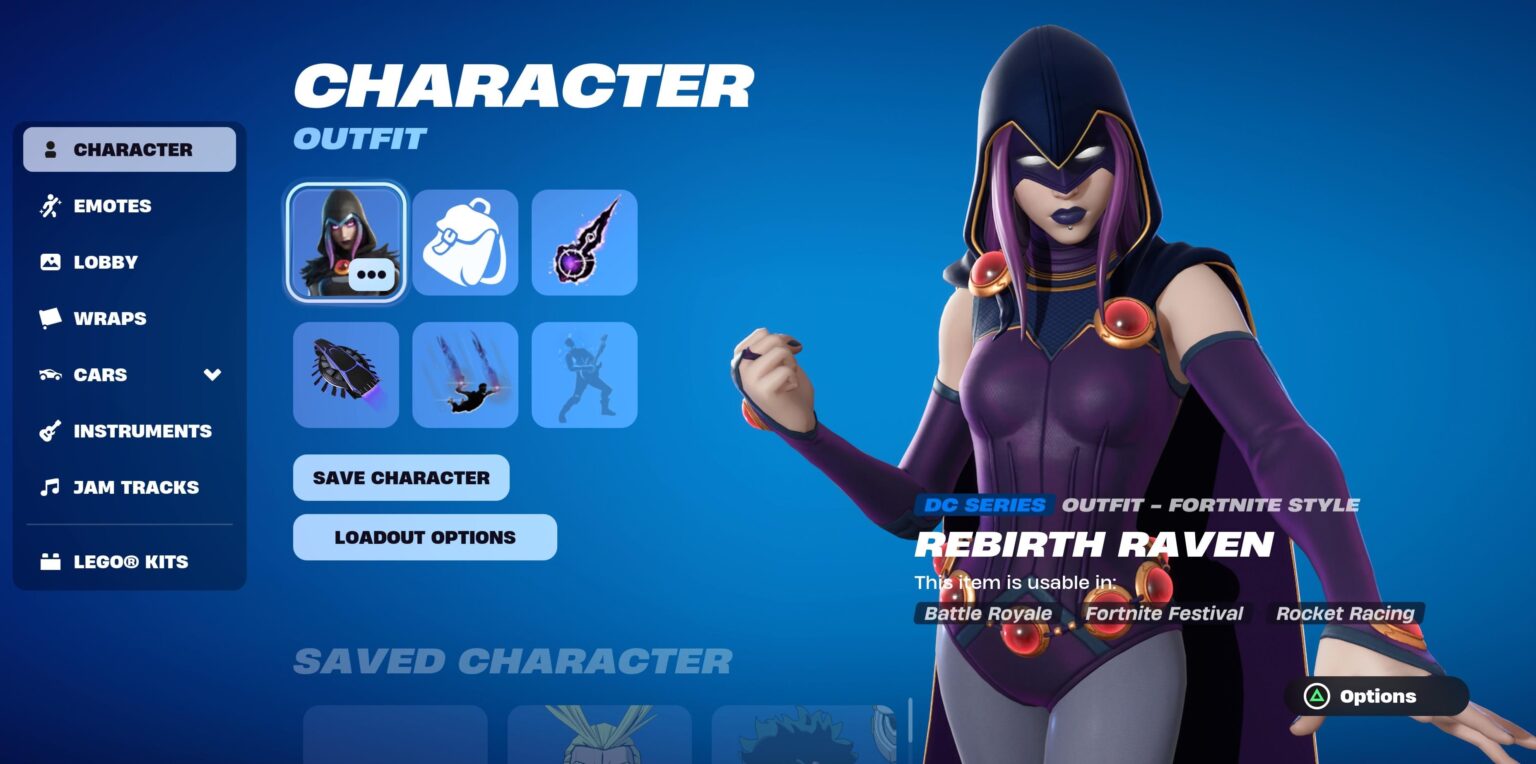Select the pickaxe slot icon
Screen dimensions: 1536x764
tap(584, 243)
